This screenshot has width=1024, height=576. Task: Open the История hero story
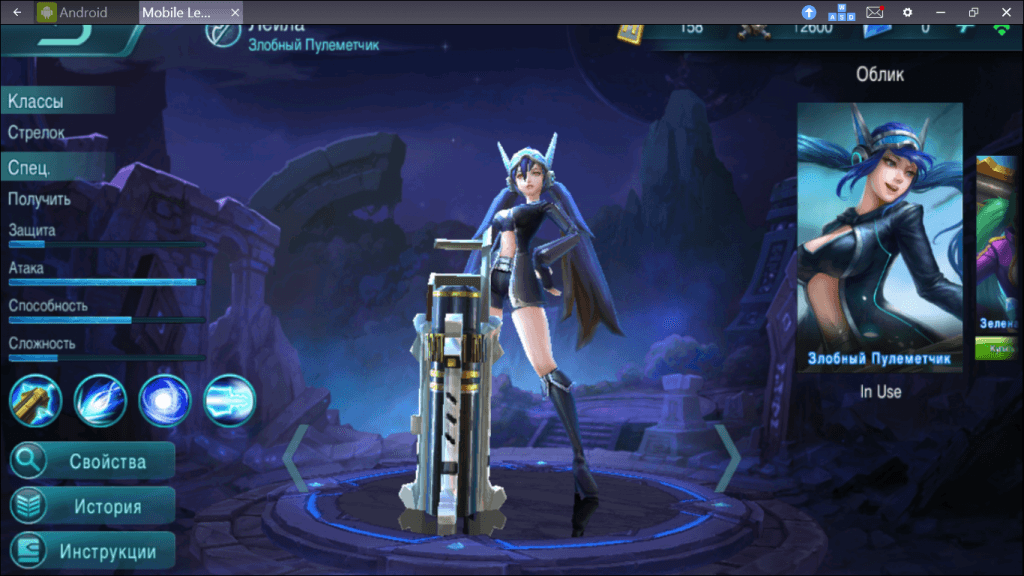click(x=93, y=506)
